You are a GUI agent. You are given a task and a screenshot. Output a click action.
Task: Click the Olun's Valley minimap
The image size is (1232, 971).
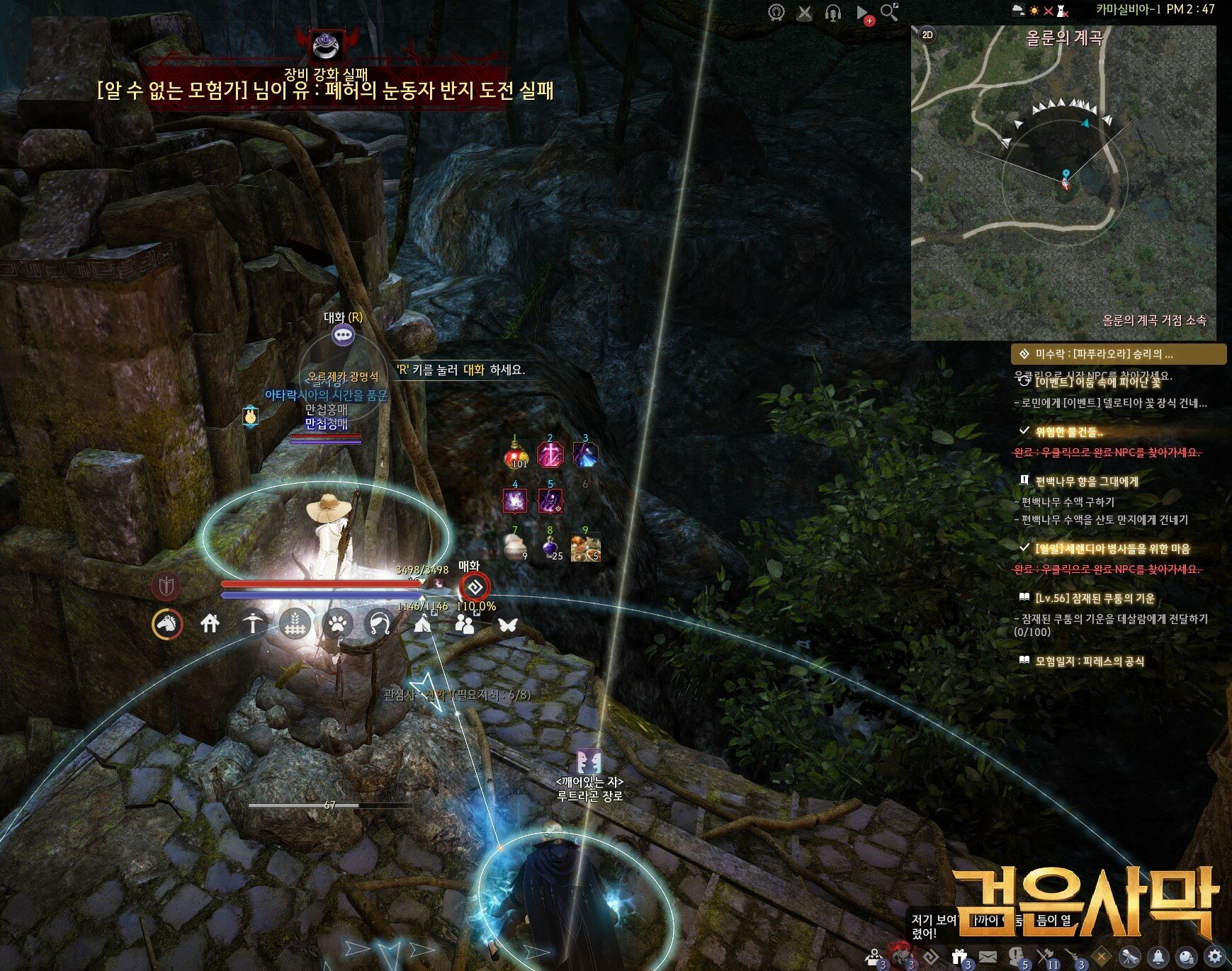[1064, 184]
